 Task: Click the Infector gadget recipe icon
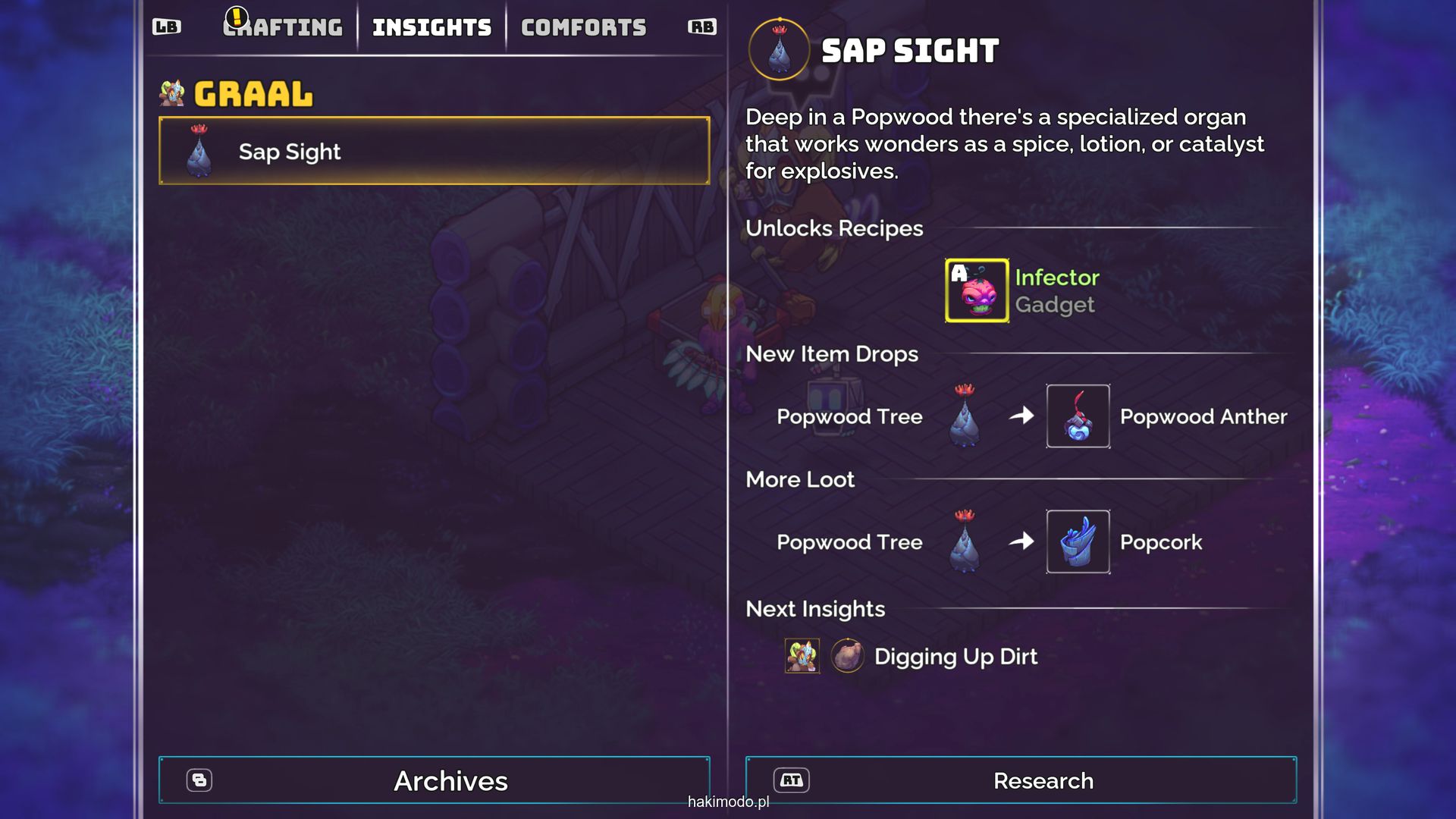click(977, 290)
